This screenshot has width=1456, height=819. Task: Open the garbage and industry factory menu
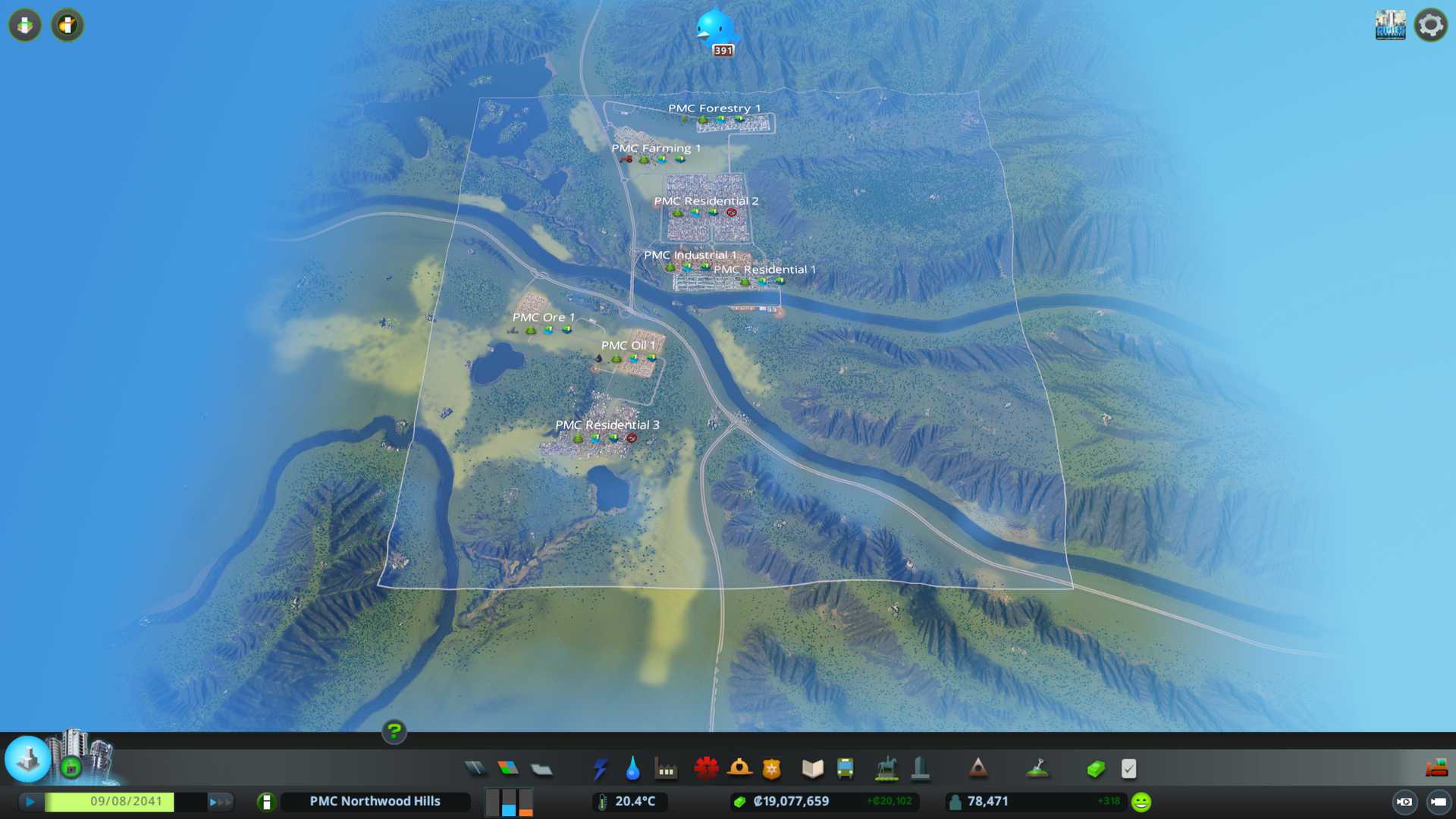point(666,769)
